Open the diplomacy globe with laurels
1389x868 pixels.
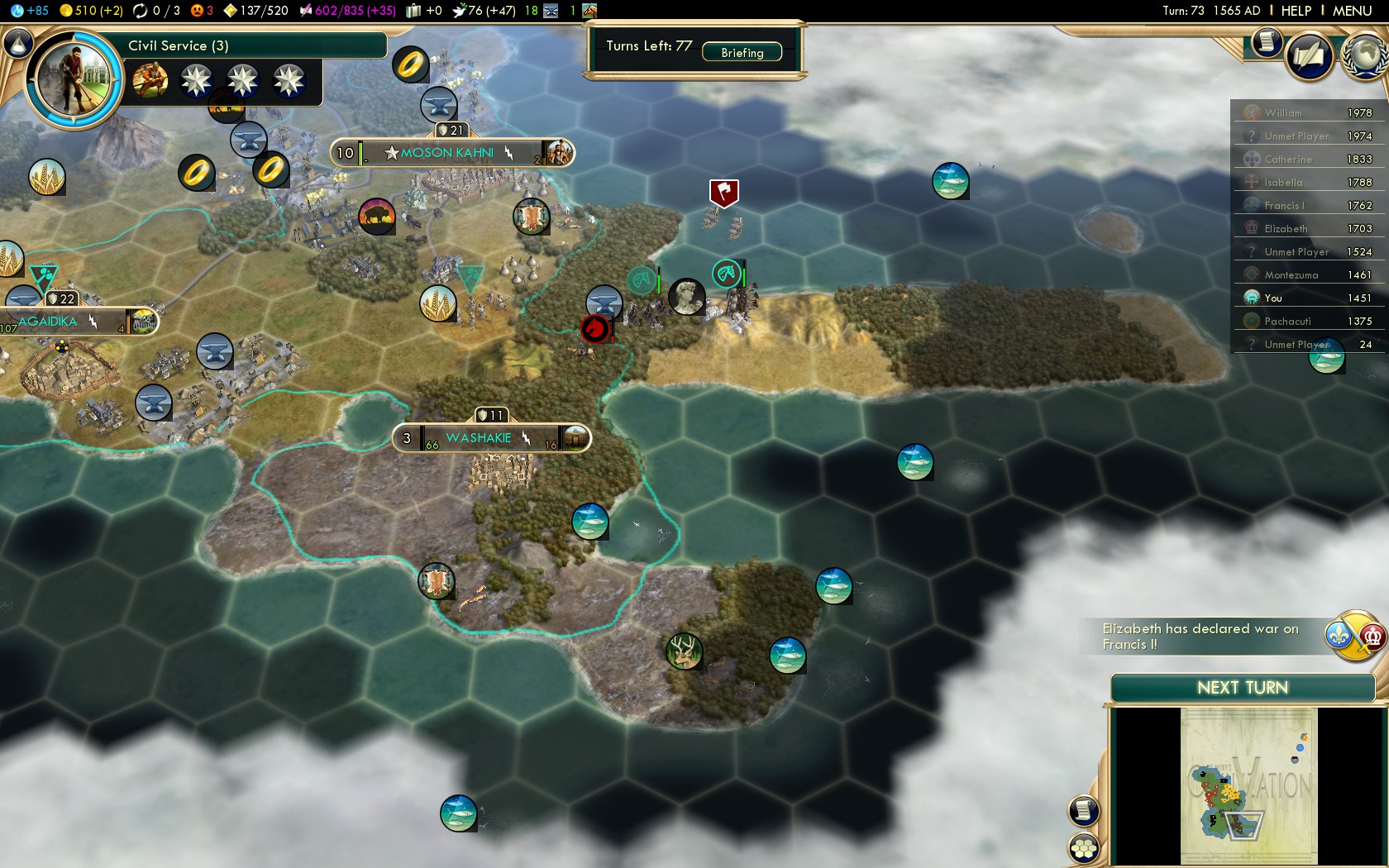click(1366, 56)
